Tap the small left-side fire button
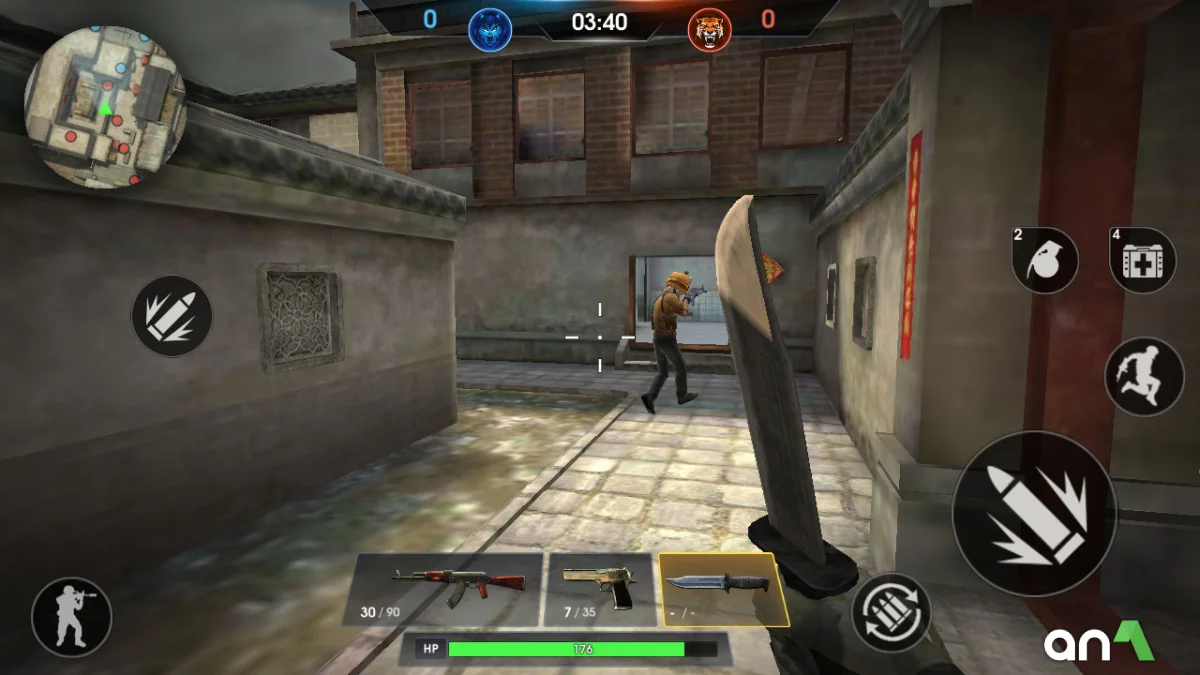The height and width of the screenshot is (675, 1200). (x=172, y=316)
